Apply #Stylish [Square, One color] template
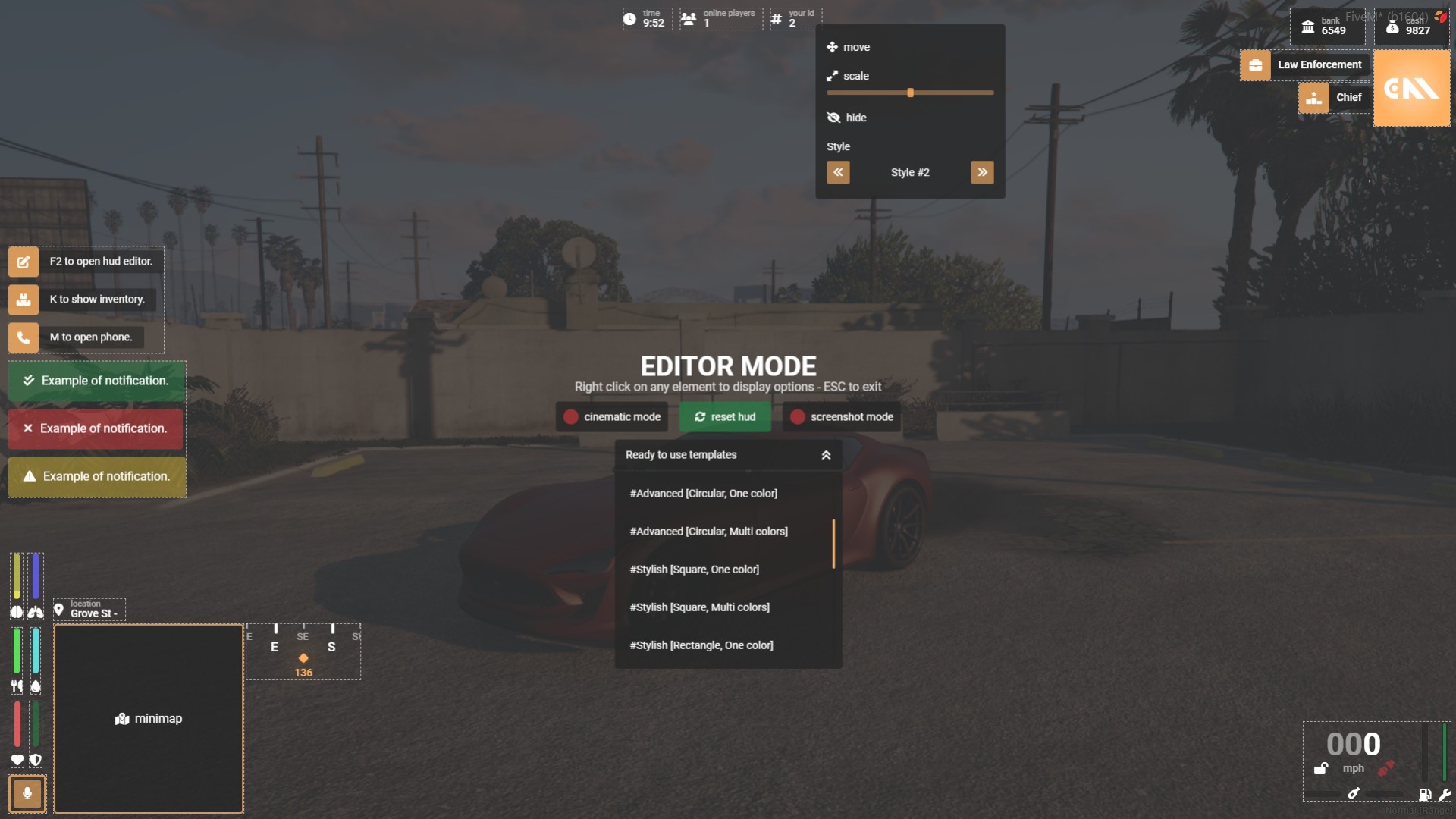Viewport: 1456px width, 819px height. [x=694, y=570]
